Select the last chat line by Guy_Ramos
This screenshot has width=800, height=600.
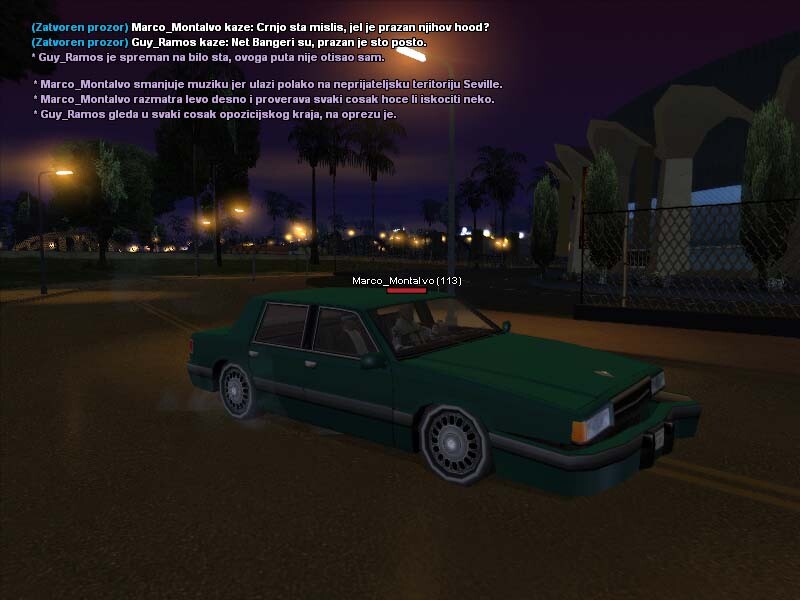[214, 114]
